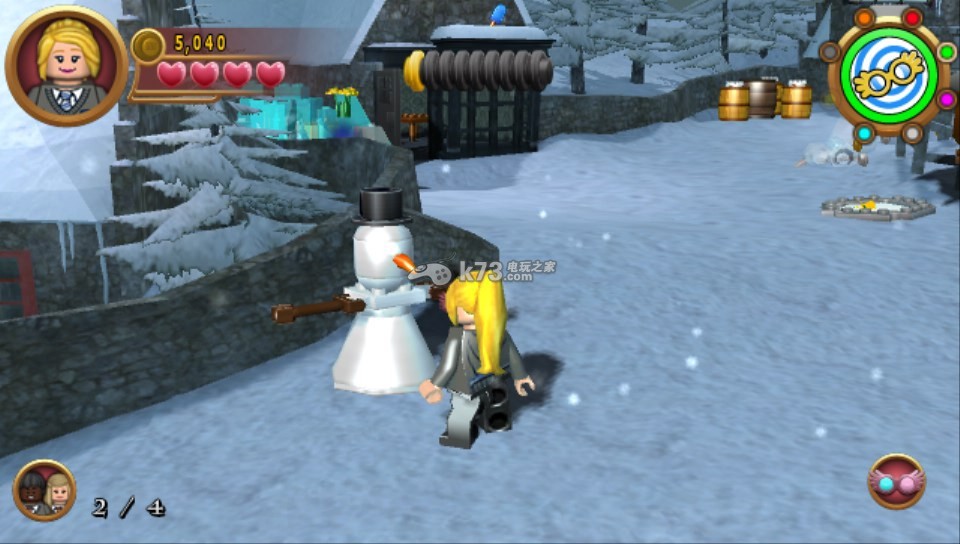Pick the green spell dot on the wheel
This screenshot has height=544, width=960.
point(946,51)
